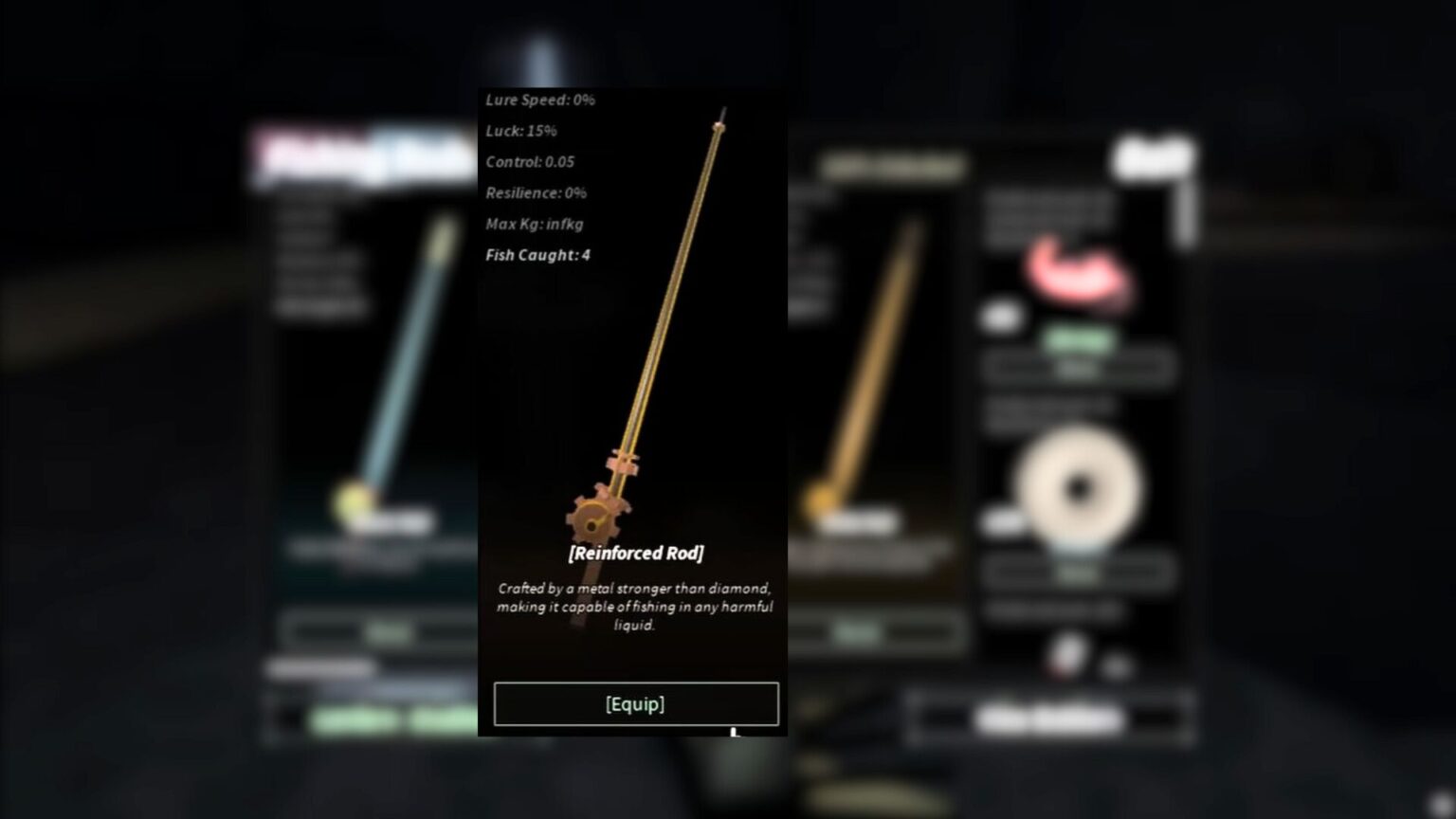Select the white ring-shaped item icon

(x=1079, y=485)
